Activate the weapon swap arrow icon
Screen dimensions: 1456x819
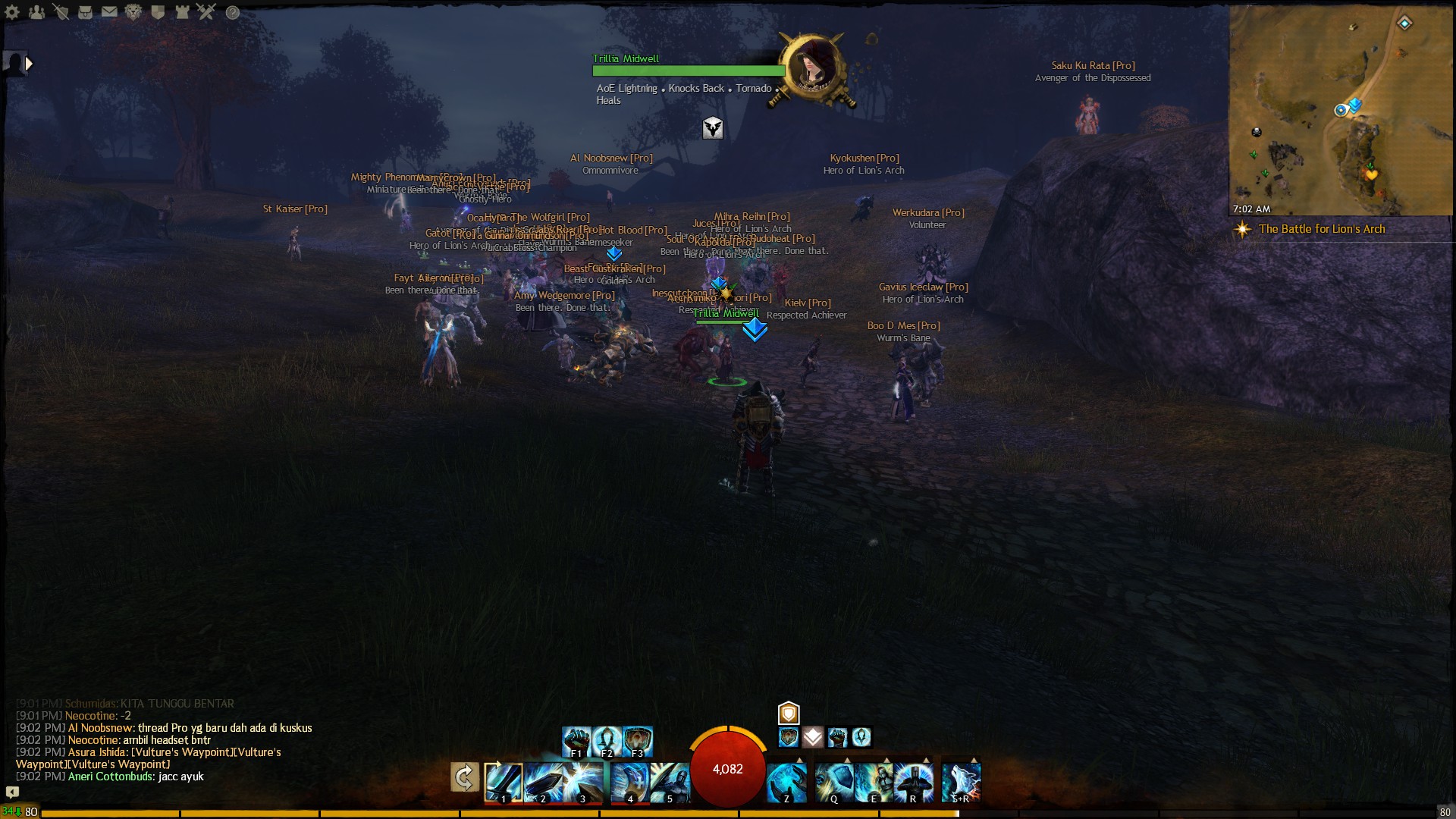(465, 777)
